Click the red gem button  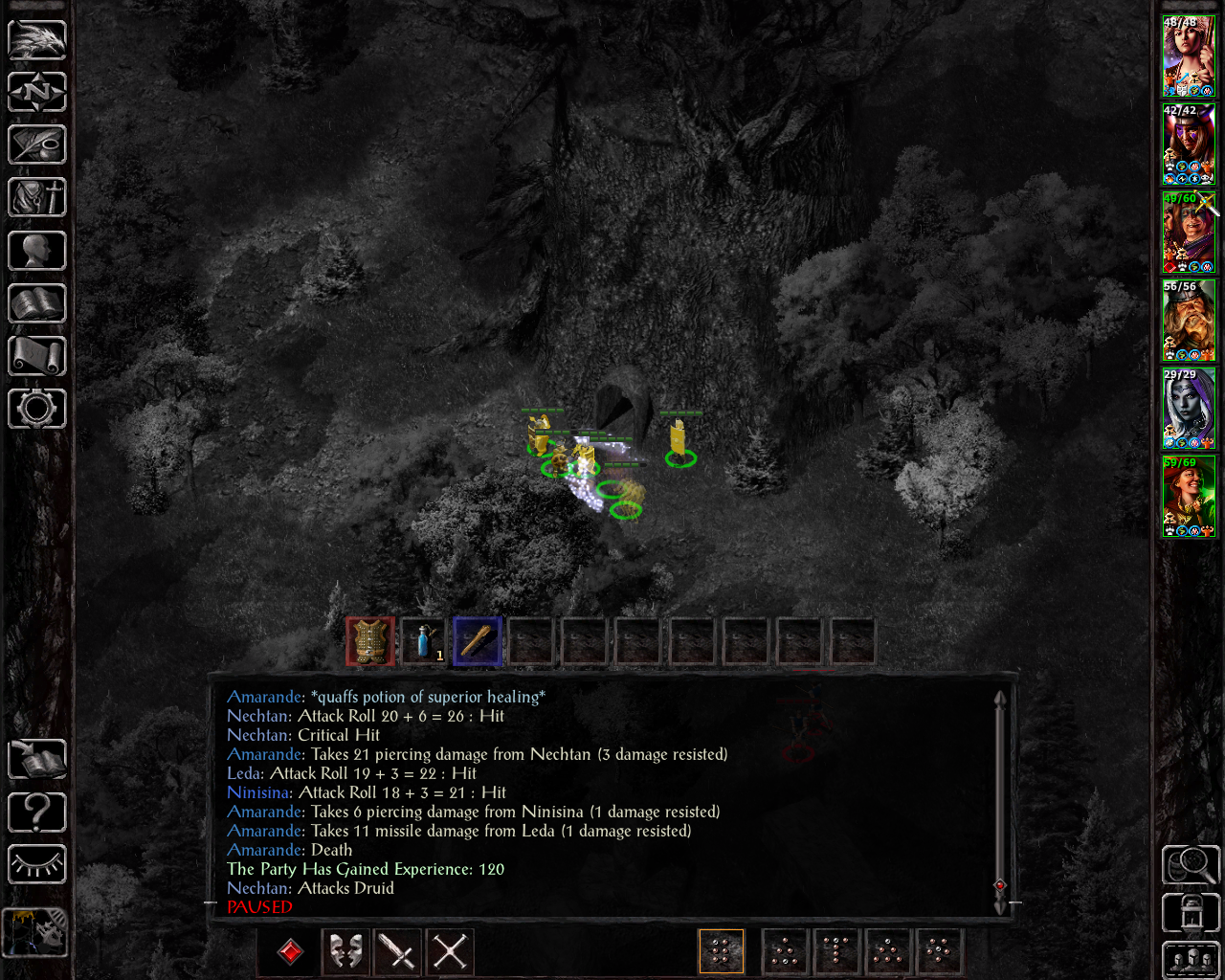pyautogui.click(x=291, y=951)
